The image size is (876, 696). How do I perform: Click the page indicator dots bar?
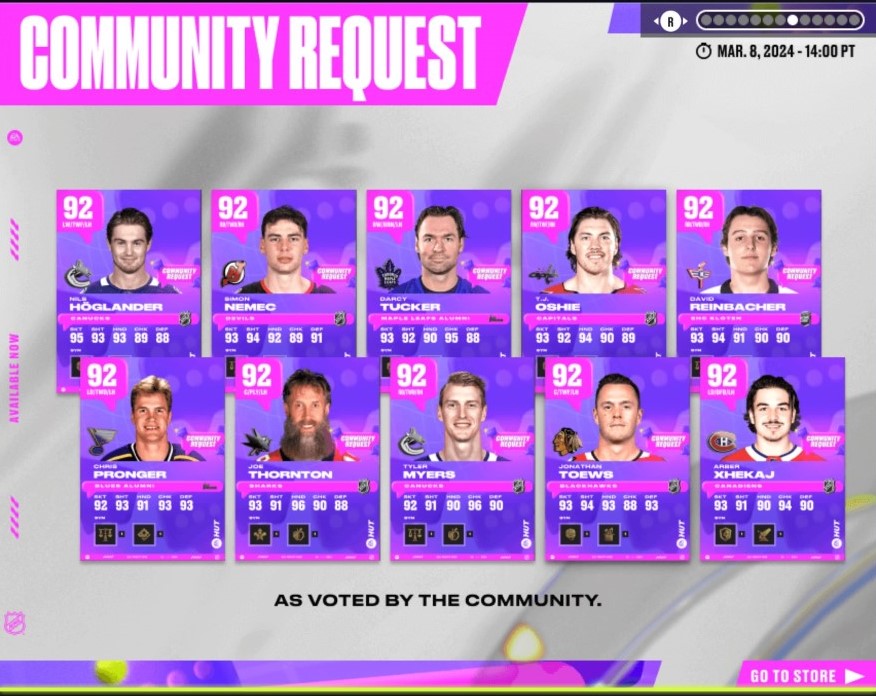(779, 20)
